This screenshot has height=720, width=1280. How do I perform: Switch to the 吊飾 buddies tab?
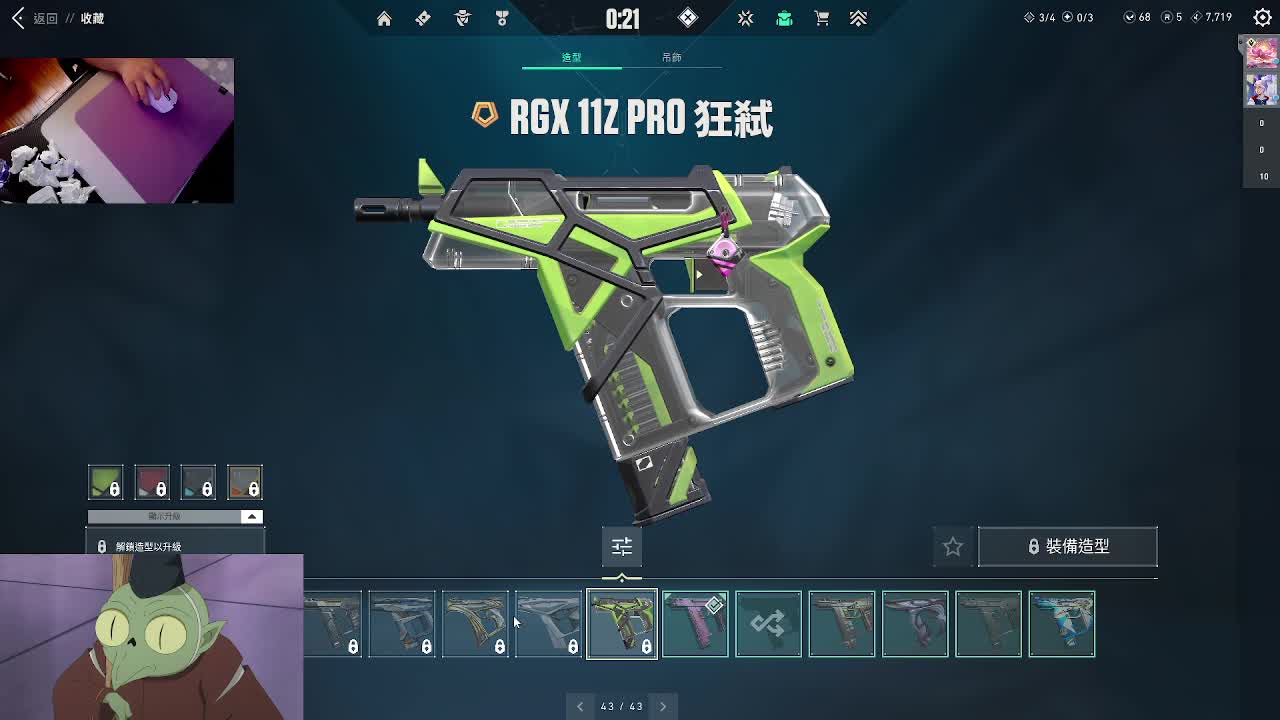[x=671, y=58]
